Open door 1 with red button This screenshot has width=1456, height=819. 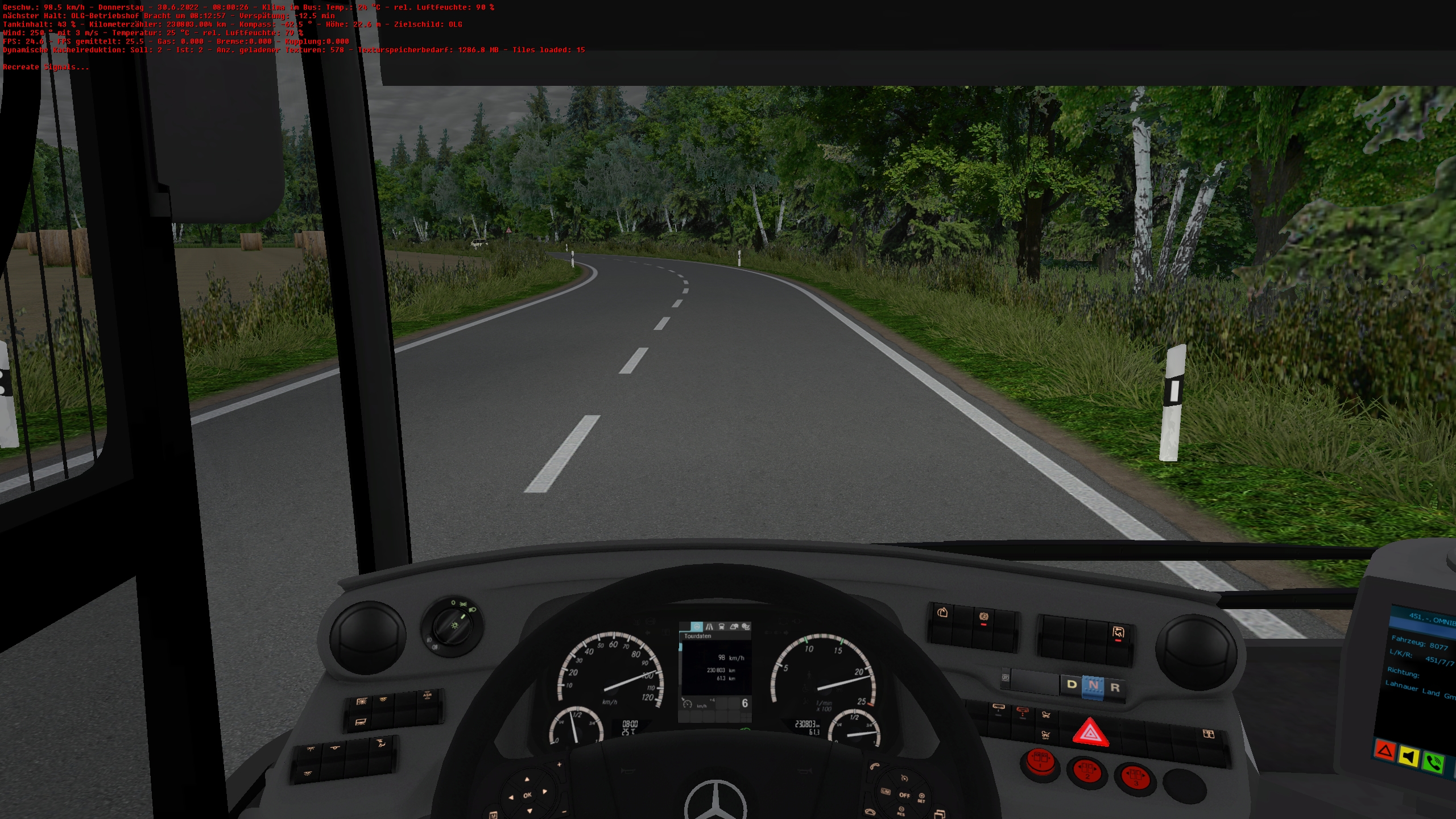(x=1040, y=762)
